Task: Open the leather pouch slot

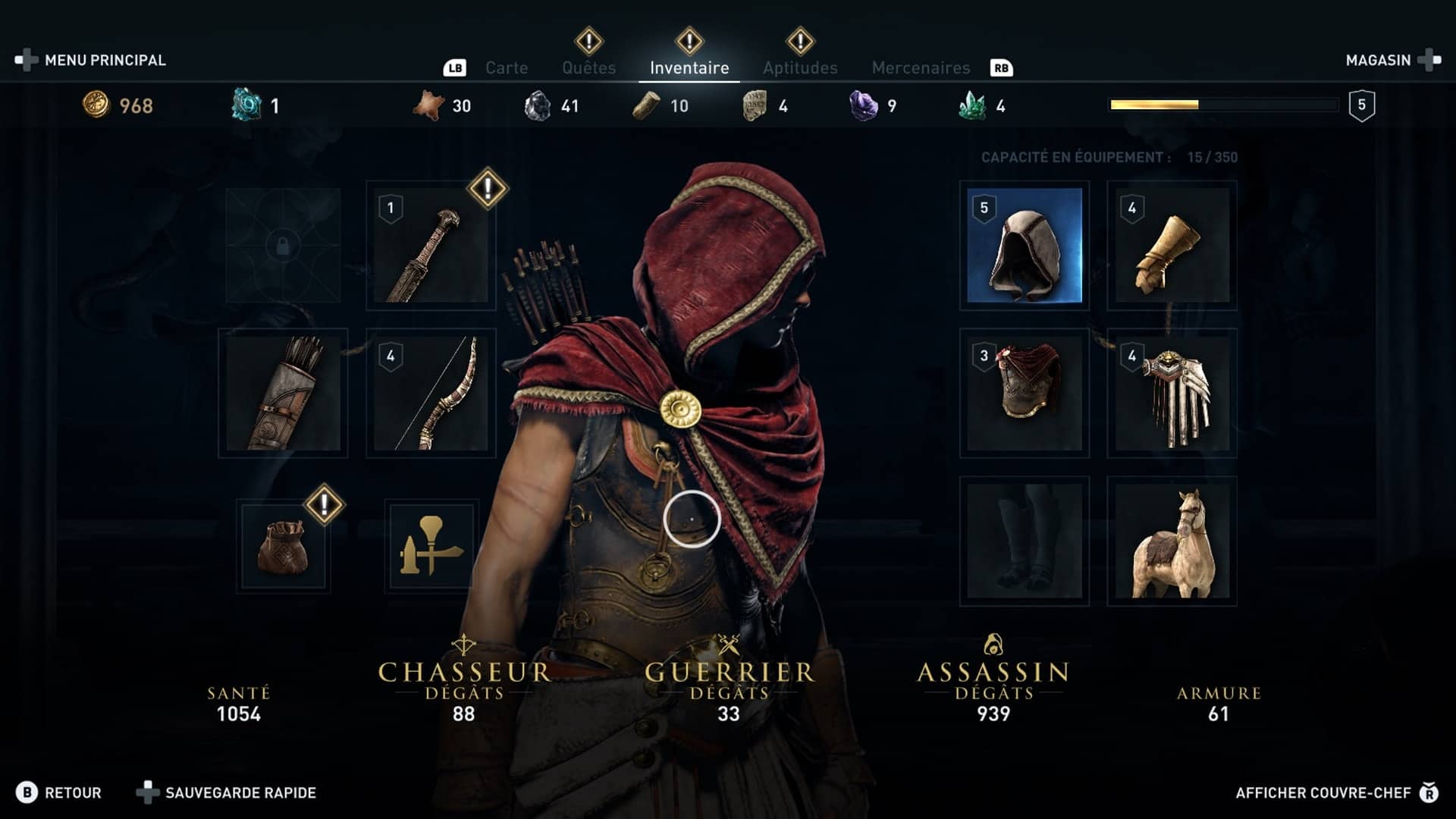Action: (283, 544)
